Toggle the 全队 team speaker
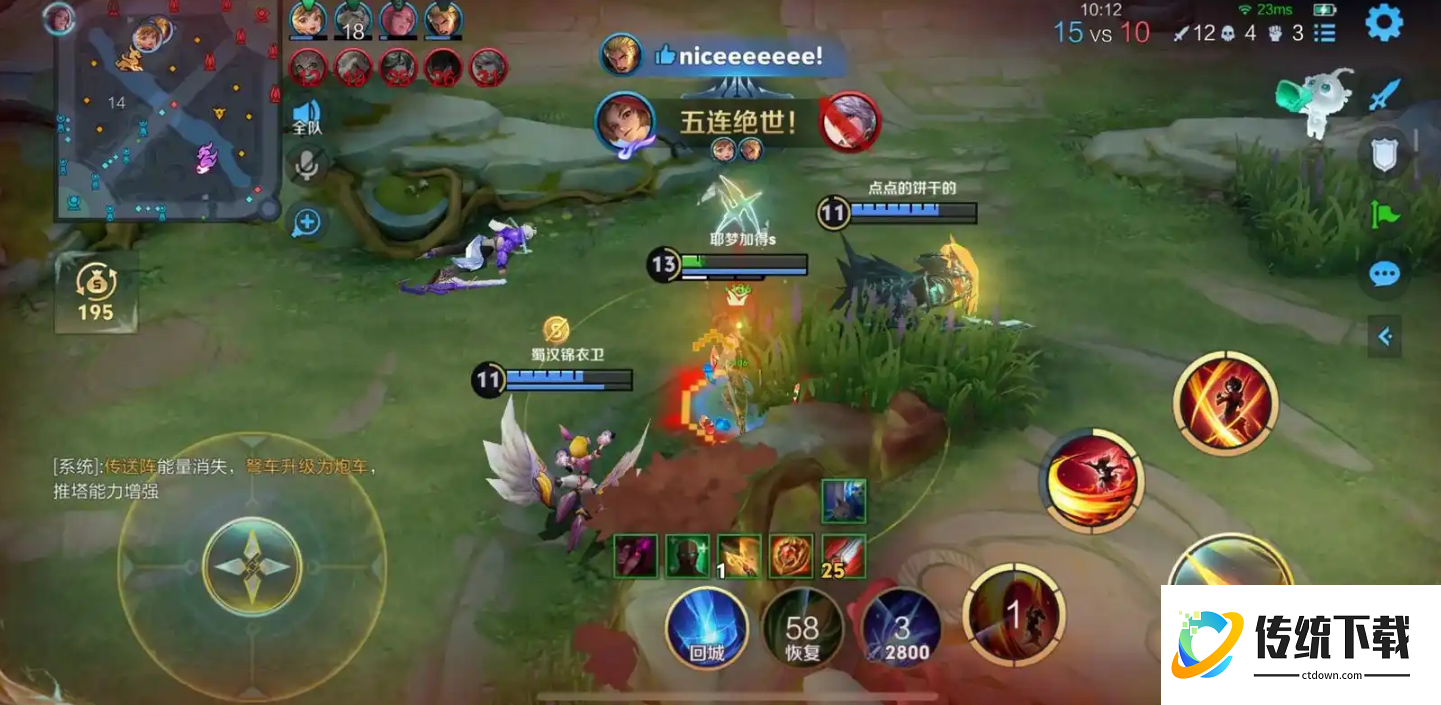1441x705 pixels. (307, 115)
